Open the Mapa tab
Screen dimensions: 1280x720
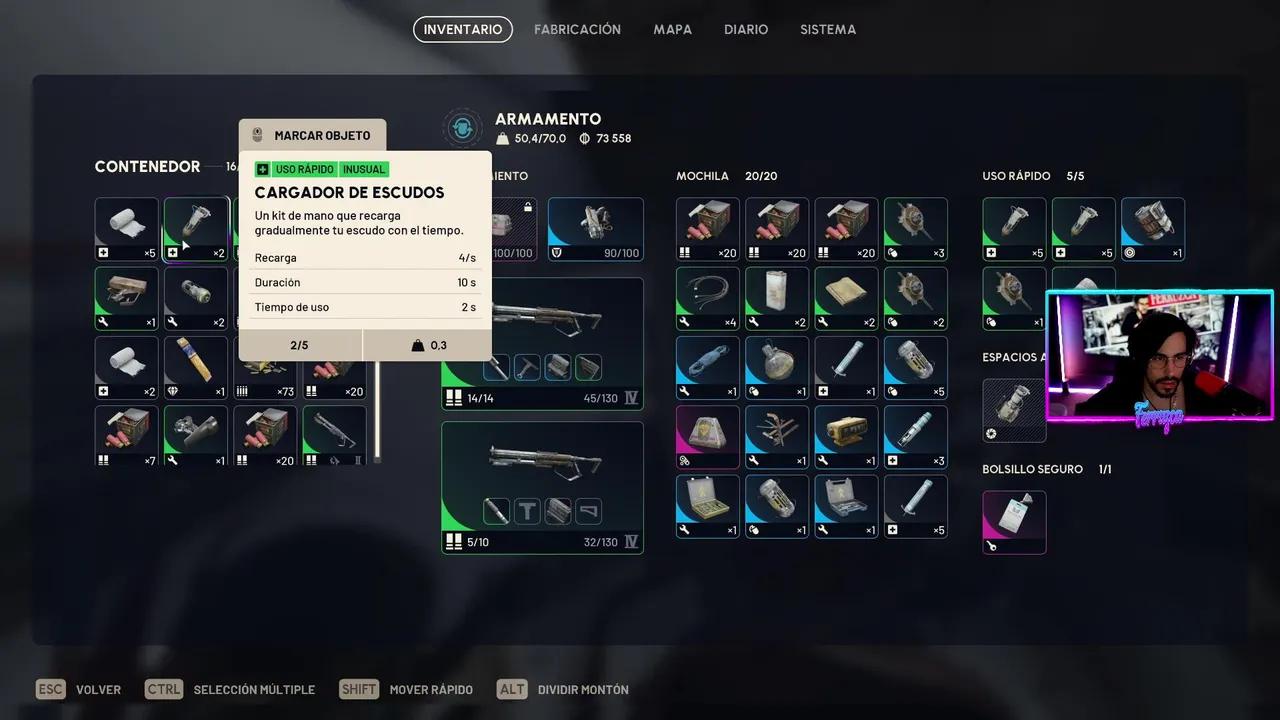tap(672, 30)
